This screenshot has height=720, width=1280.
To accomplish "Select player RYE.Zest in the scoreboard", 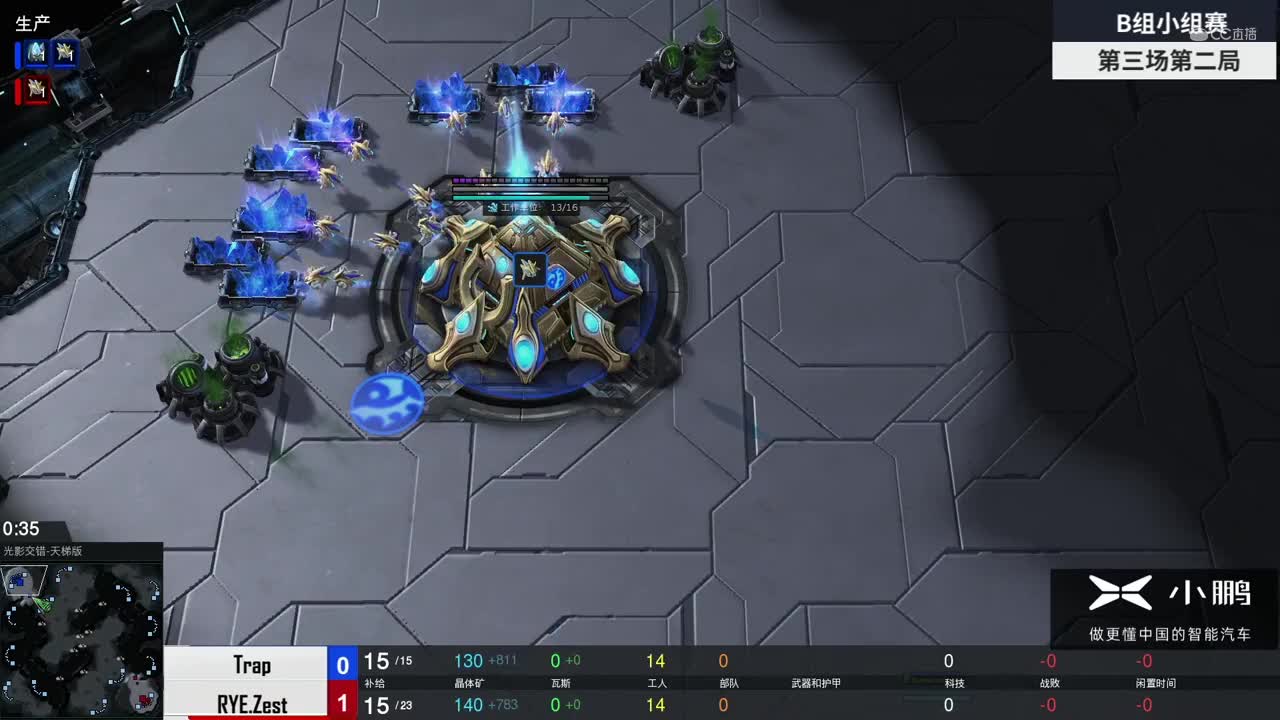I will [252, 704].
